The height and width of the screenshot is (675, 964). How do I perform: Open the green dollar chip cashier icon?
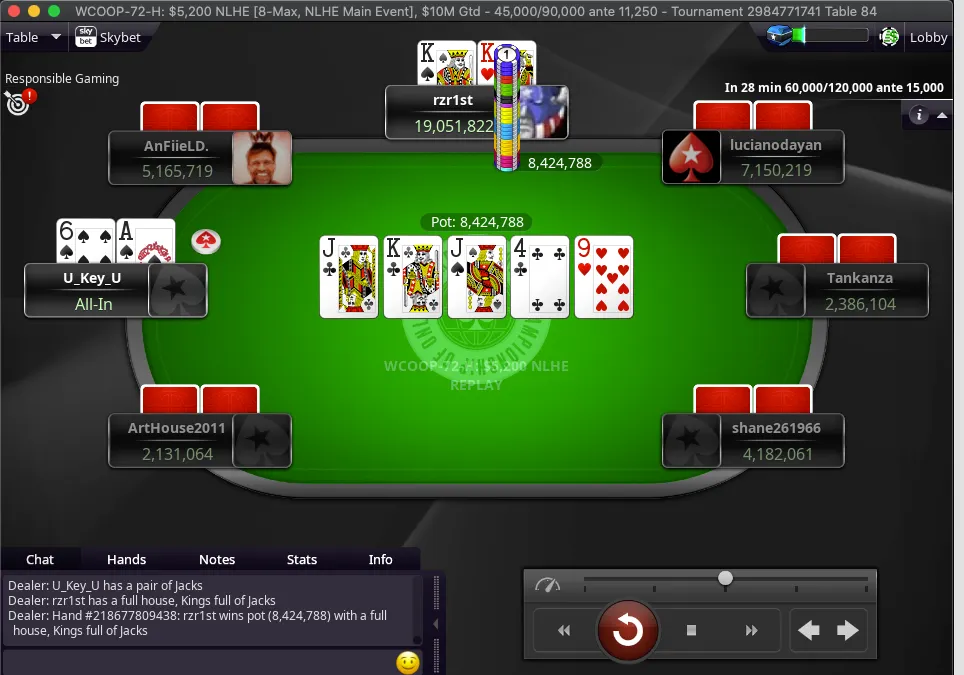[x=889, y=38]
